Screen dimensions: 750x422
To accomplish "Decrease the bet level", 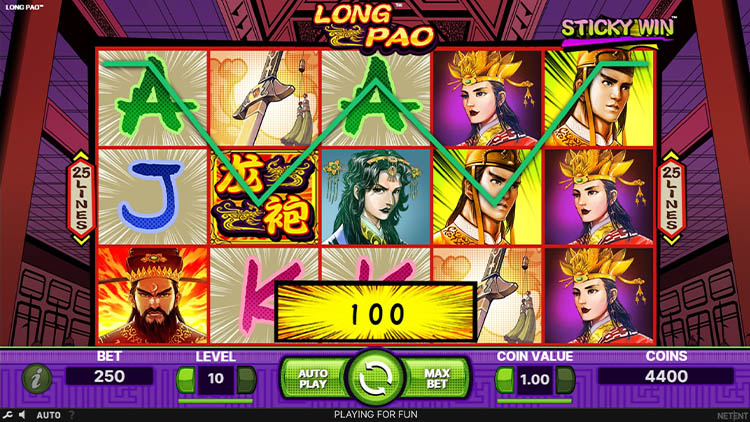I will tap(185, 378).
